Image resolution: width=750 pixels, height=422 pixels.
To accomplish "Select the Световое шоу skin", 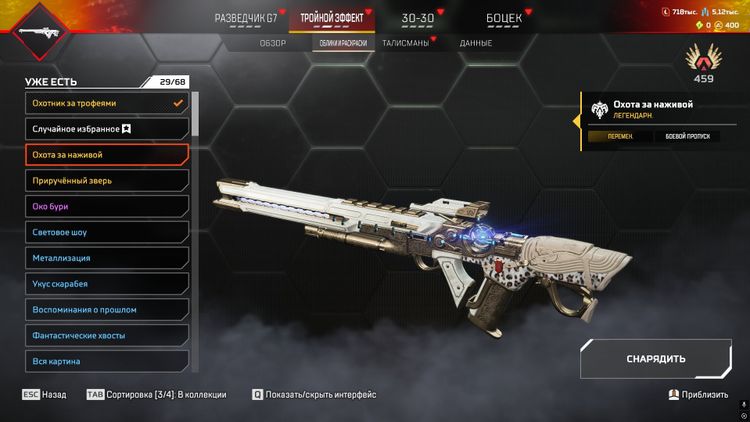I will pyautogui.click(x=106, y=232).
